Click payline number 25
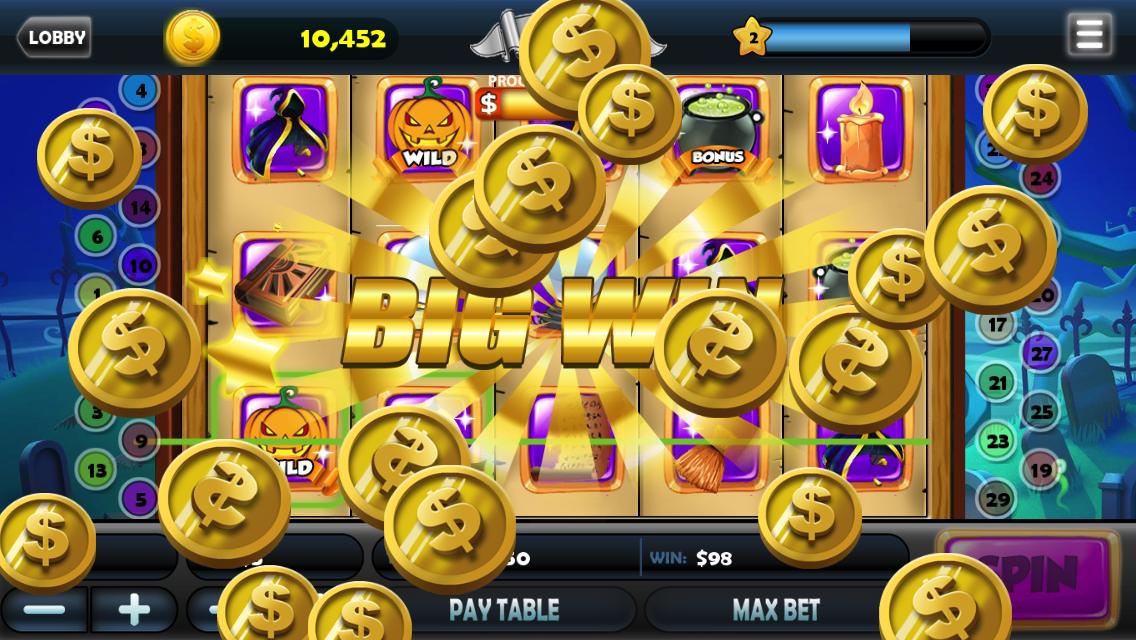The height and width of the screenshot is (640, 1136). 1041,411
